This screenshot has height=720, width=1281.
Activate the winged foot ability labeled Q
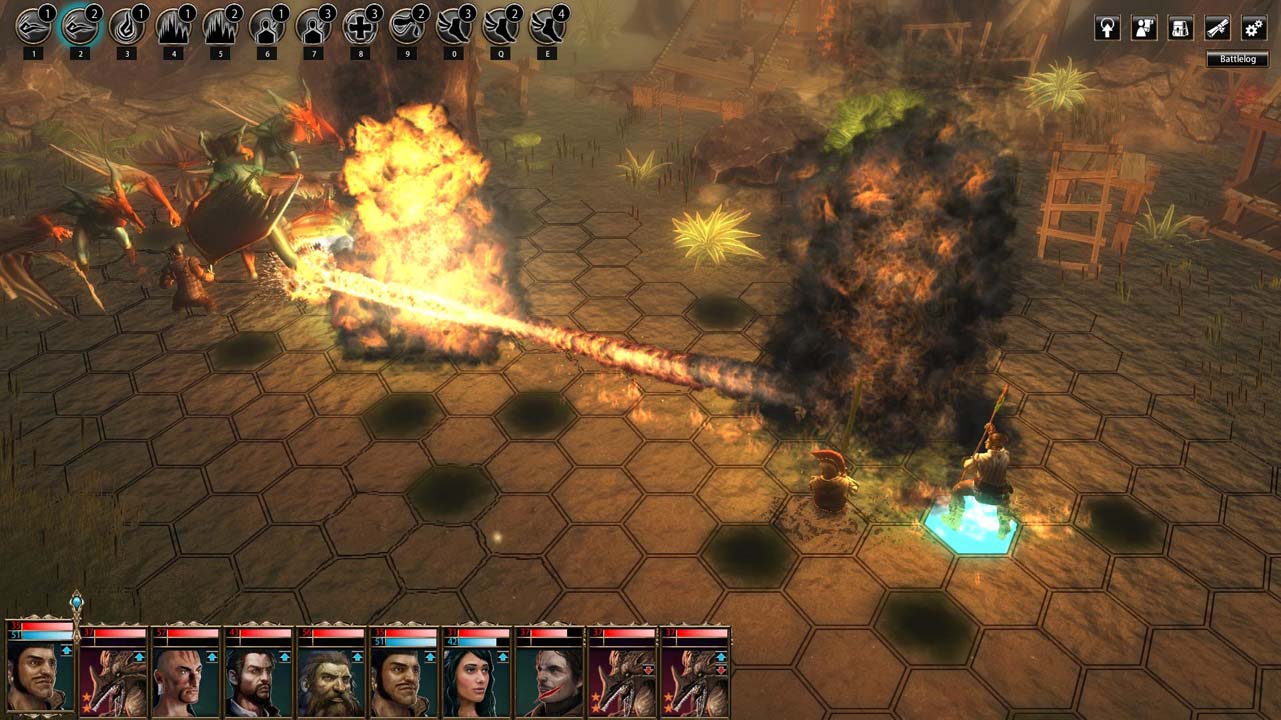[x=499, y=27]
